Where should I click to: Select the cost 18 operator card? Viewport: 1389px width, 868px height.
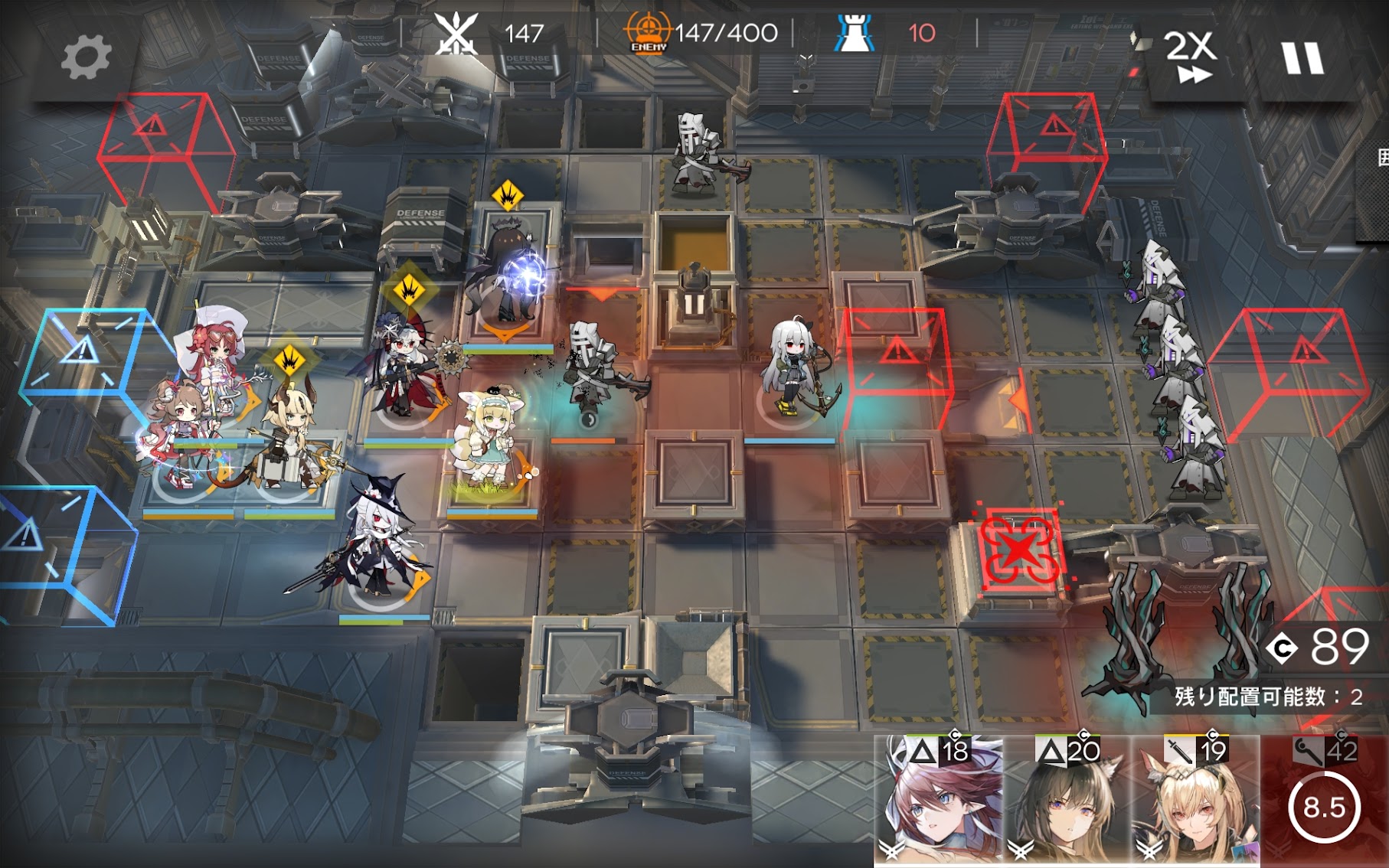(940, 800)
